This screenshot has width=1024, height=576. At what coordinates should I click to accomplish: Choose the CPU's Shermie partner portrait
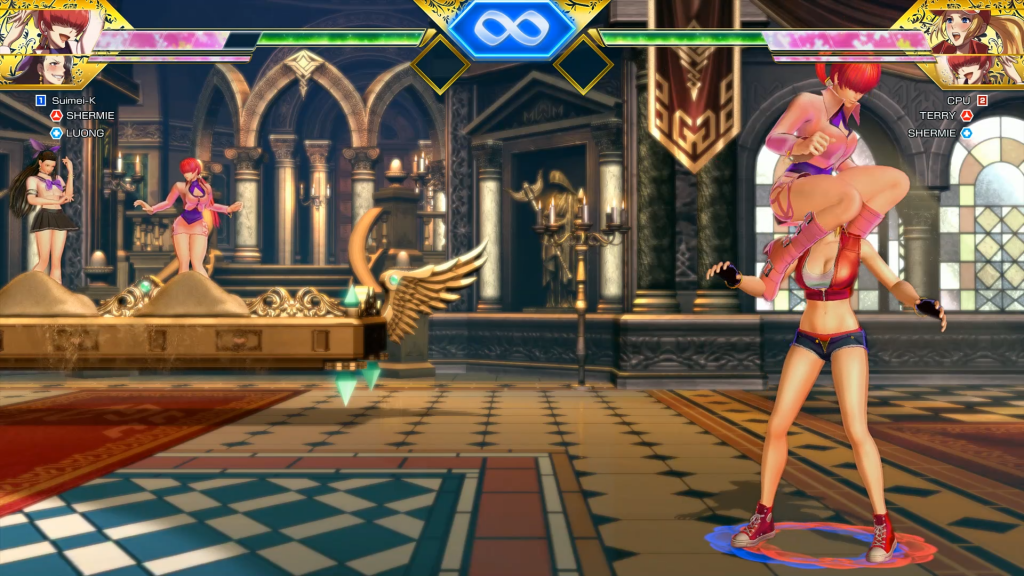[x=972, y=69]
